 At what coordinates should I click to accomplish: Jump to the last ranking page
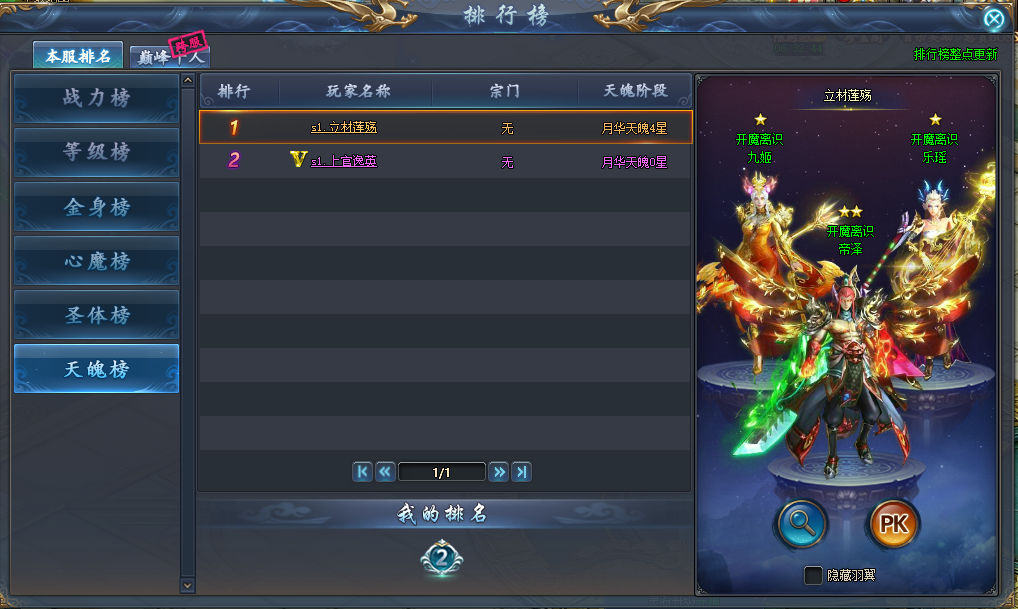pos(521,472)
